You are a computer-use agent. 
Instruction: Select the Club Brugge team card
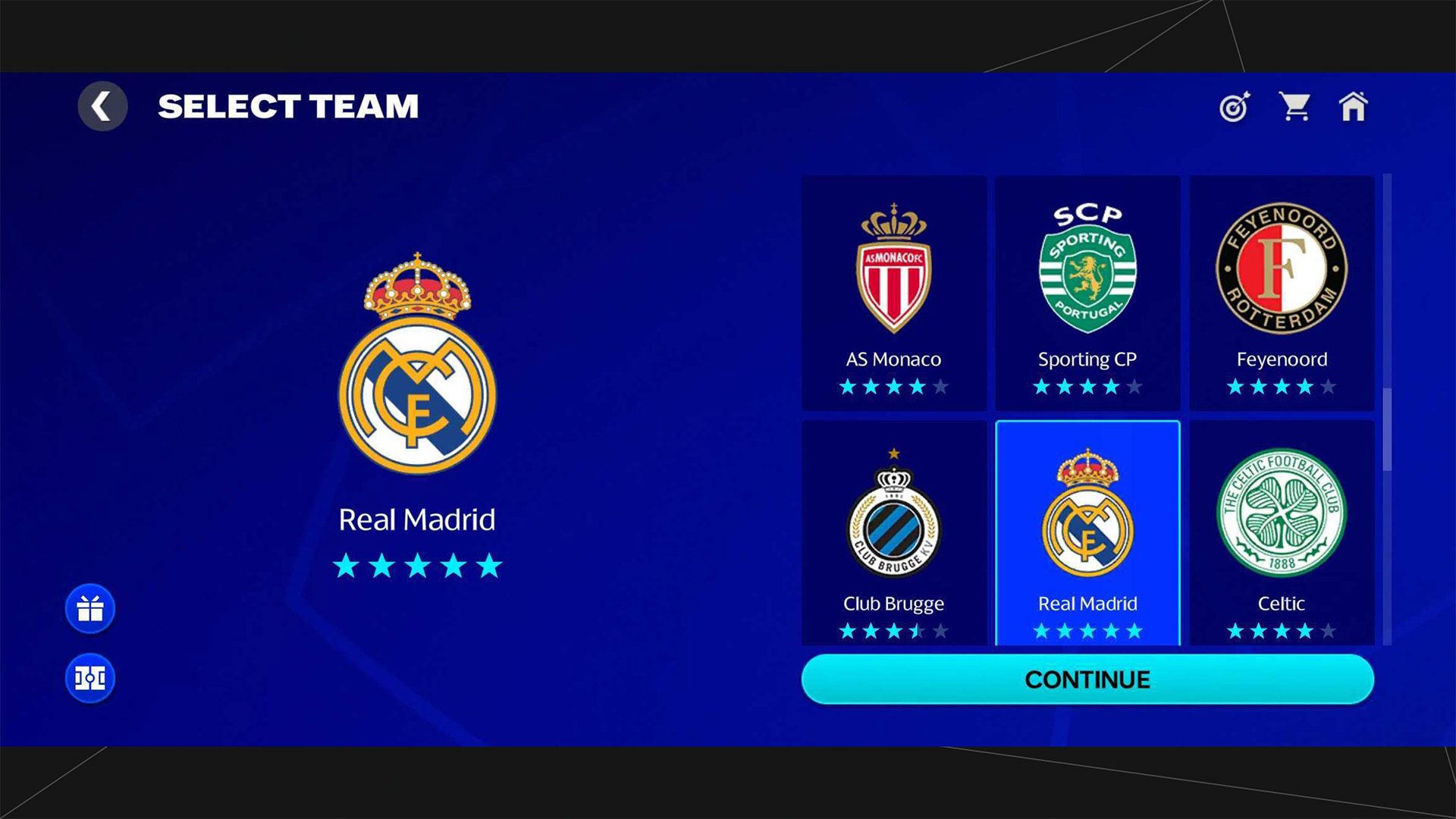click(x=893, y=531)
